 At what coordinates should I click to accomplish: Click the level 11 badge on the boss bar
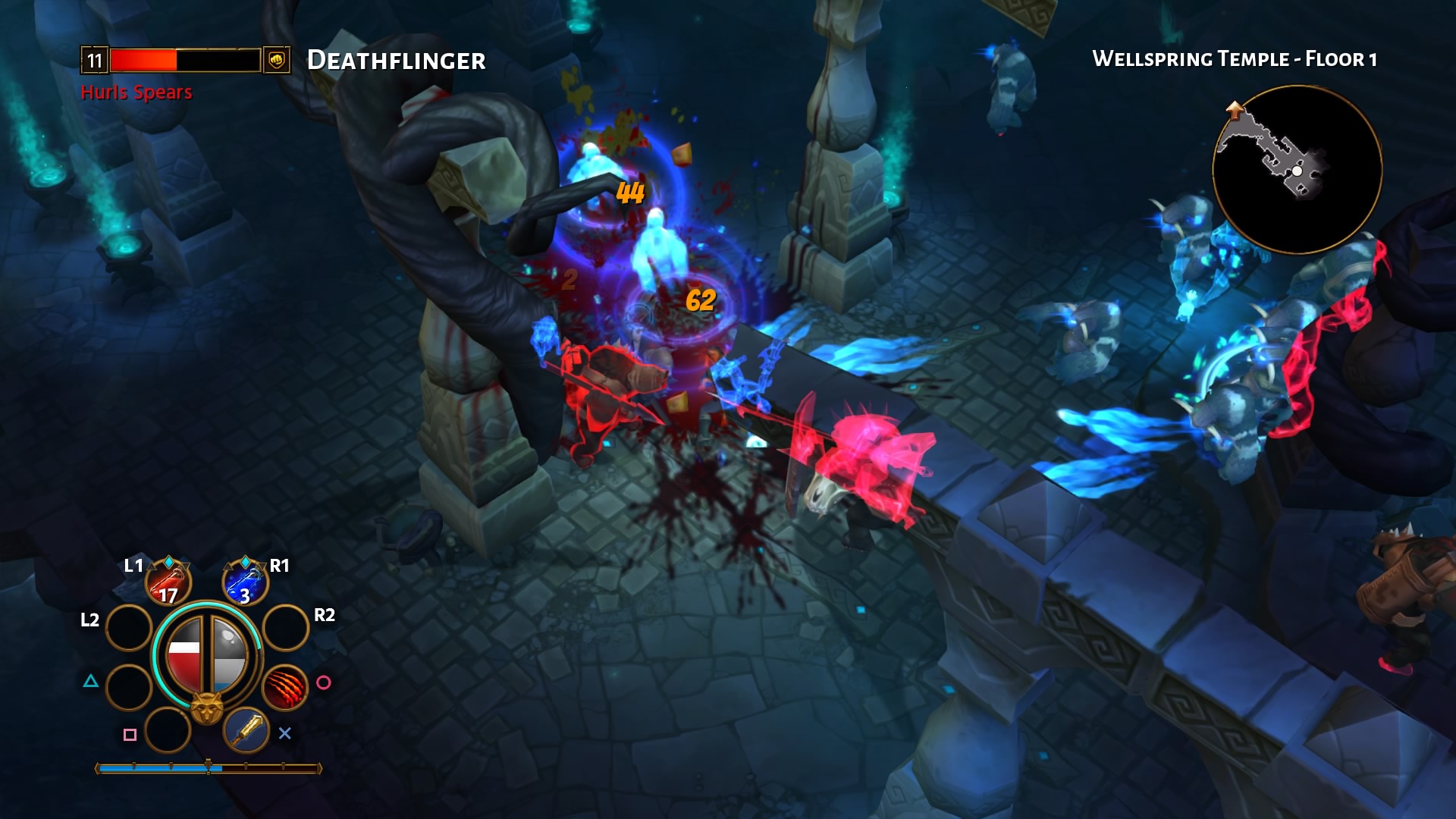94,58
